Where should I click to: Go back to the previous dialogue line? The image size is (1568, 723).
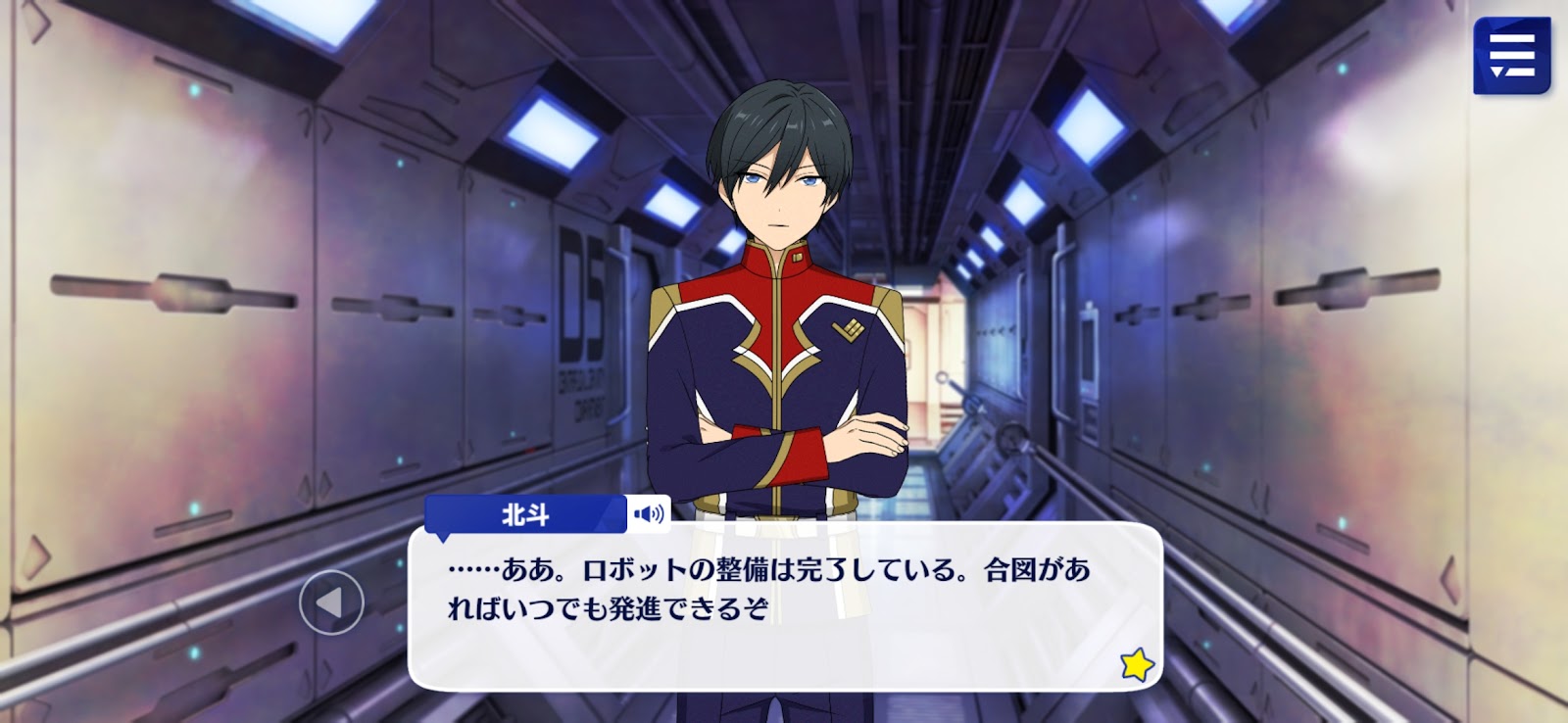click(331, 602)
